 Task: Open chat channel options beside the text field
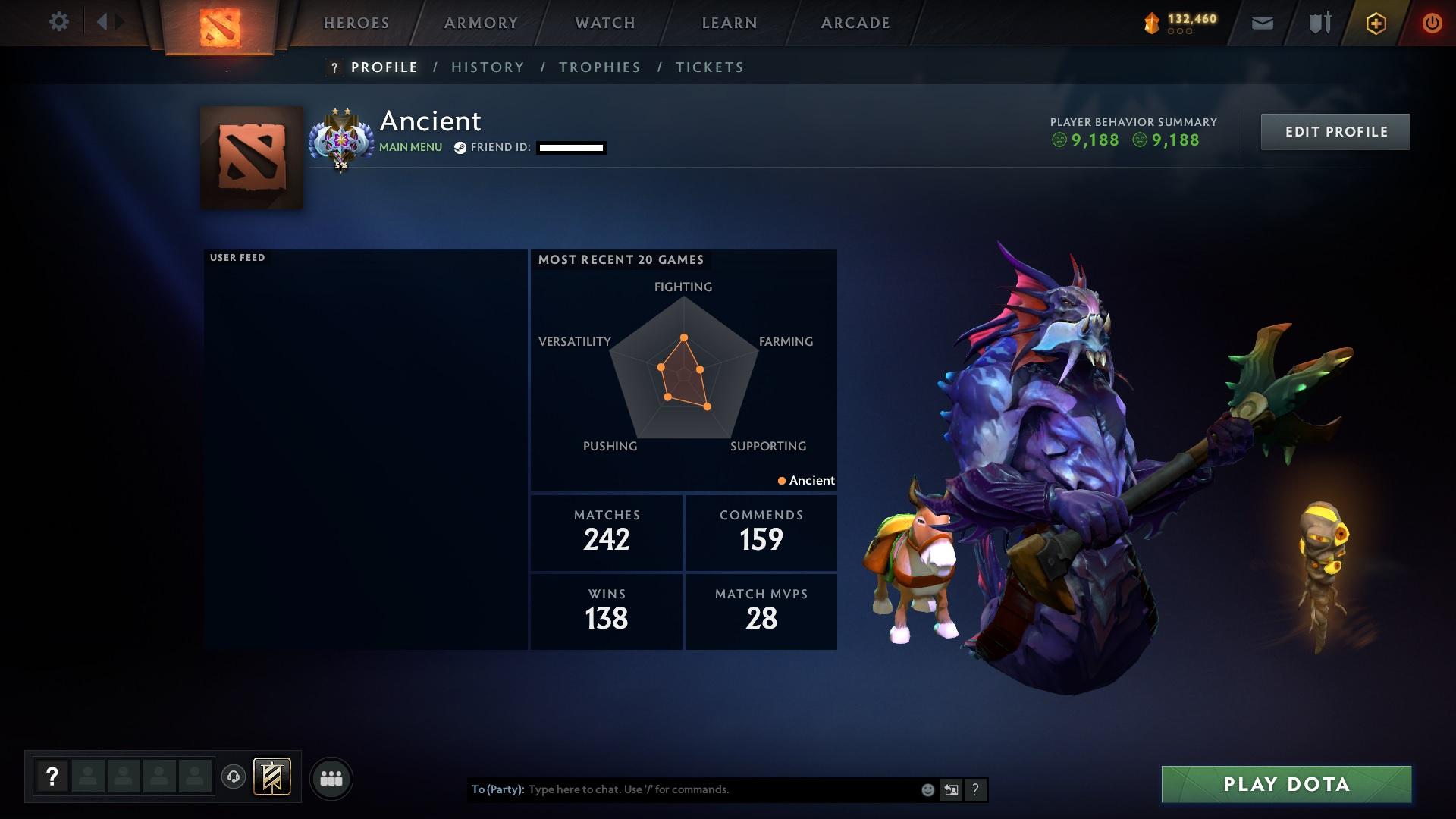(950, 789)
